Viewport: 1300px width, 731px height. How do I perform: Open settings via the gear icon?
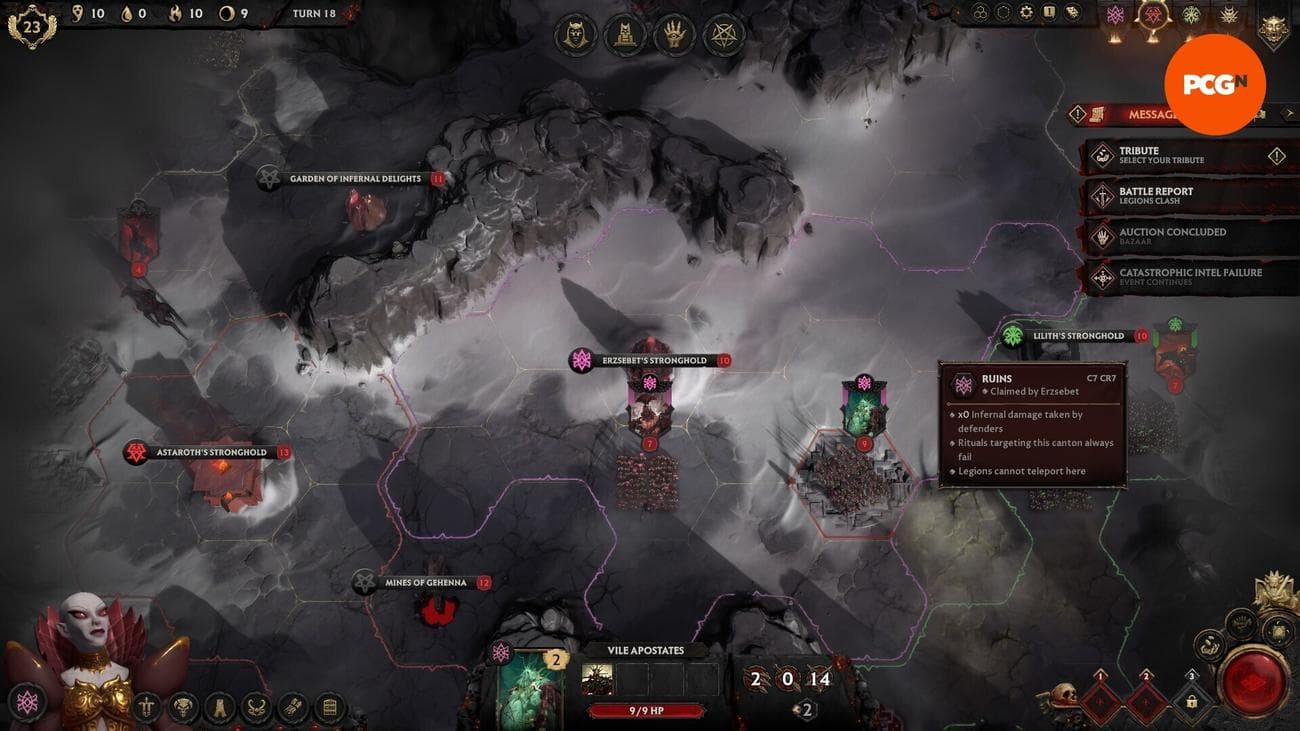tap(1026, 12)
